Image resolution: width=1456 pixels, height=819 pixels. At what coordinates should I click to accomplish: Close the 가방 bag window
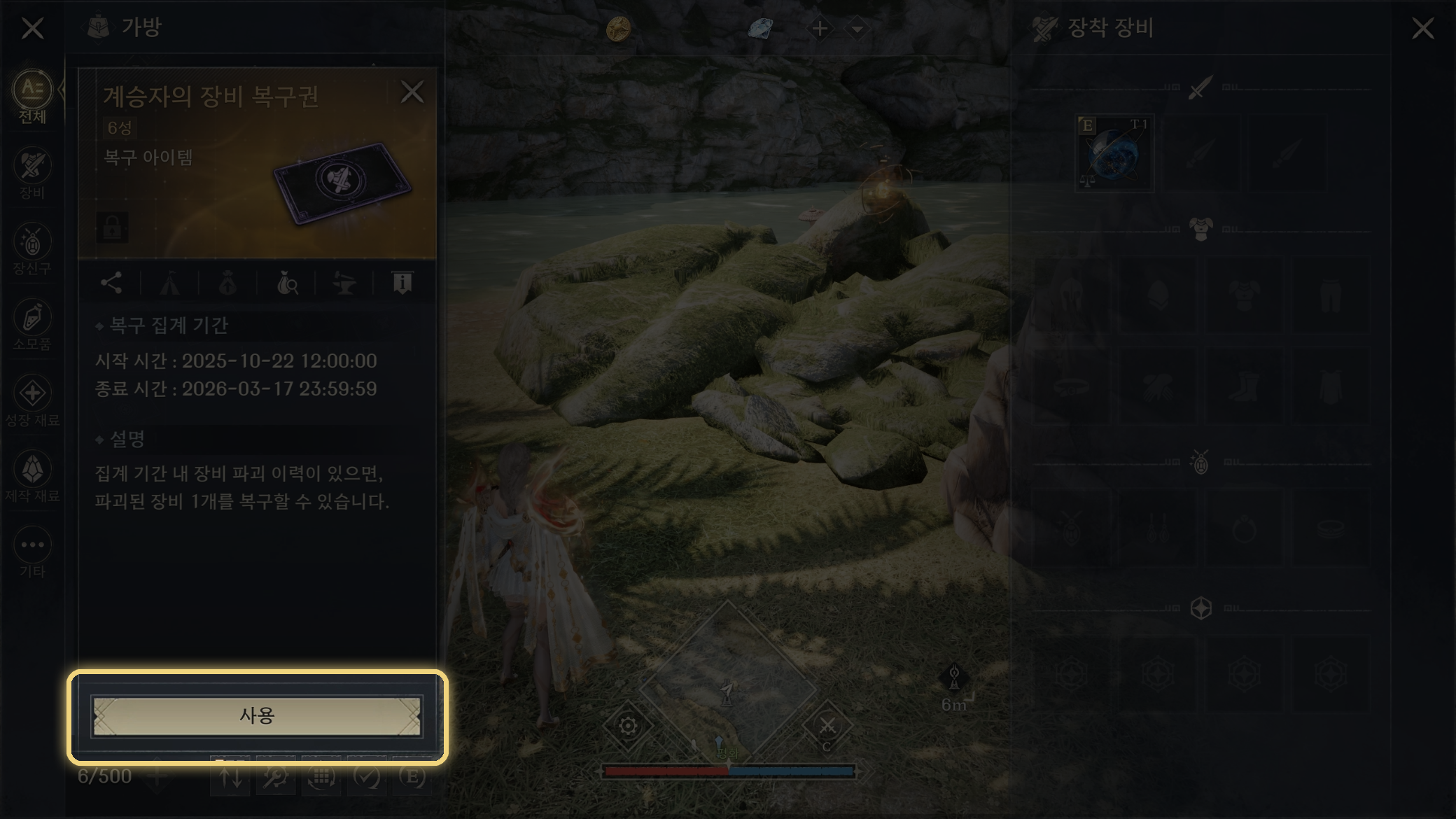pyautogui.click(x=32, y=29)
